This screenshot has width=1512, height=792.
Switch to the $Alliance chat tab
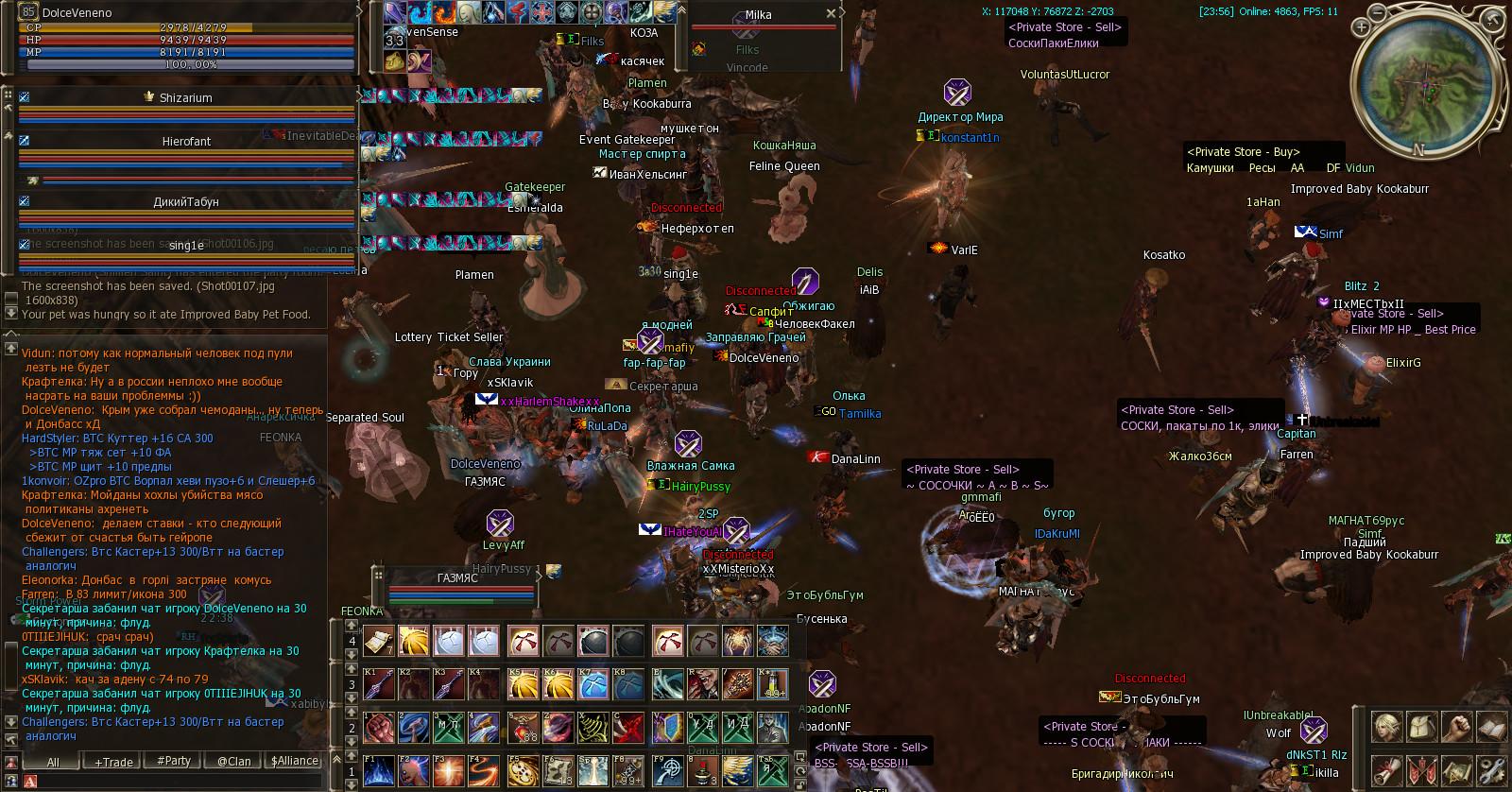click(x=294, y=761)
